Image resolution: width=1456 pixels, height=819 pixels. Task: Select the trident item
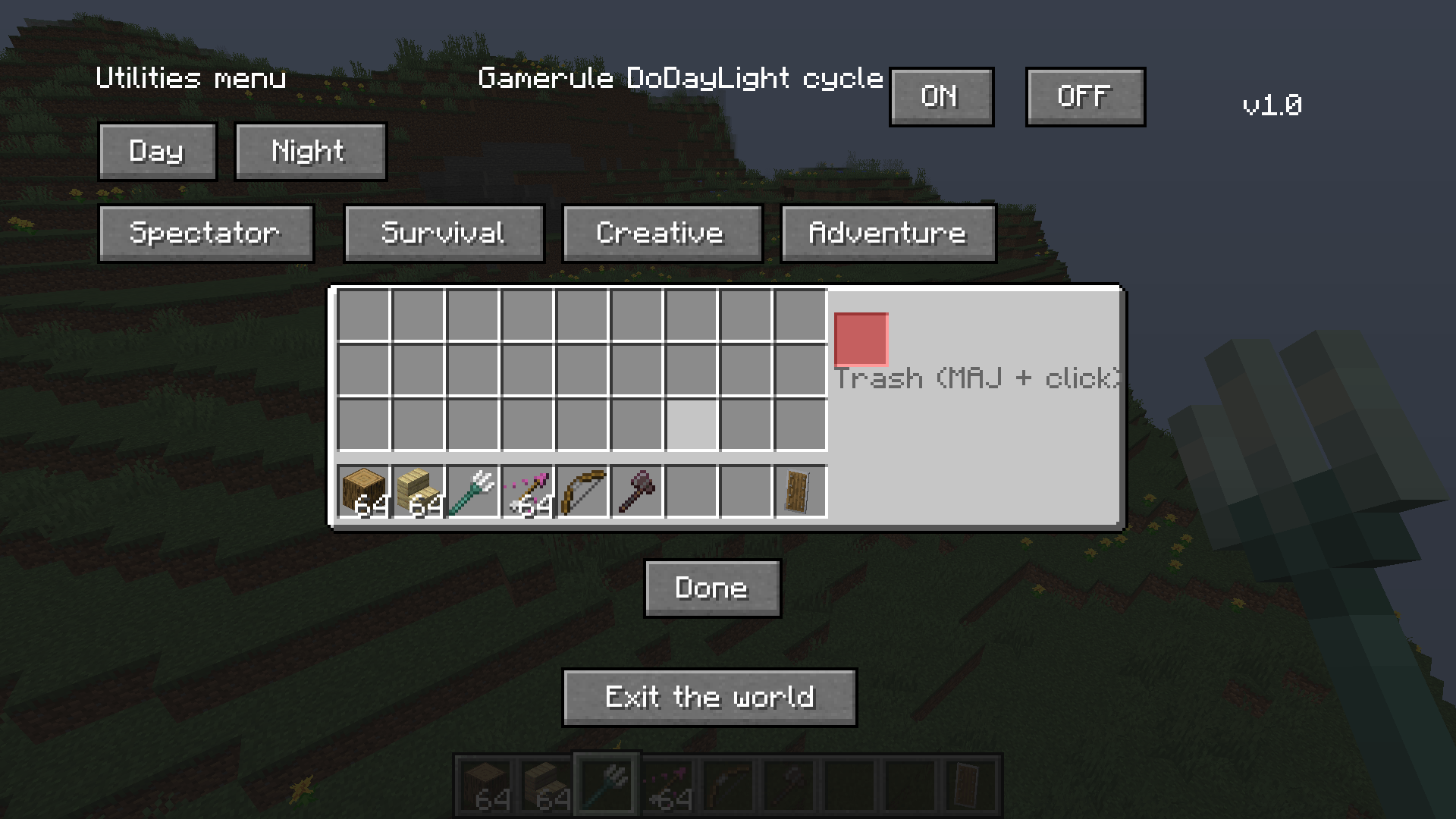point(472,491)
